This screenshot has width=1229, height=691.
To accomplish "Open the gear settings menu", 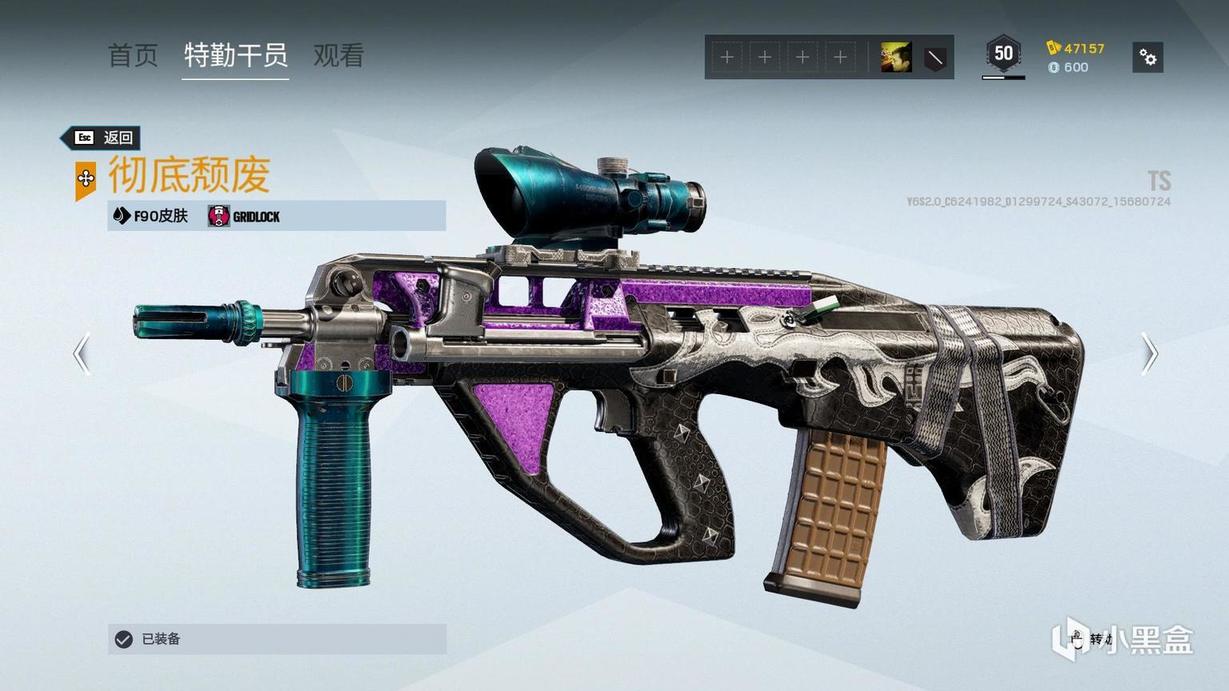I will [x=1148, y=58].
